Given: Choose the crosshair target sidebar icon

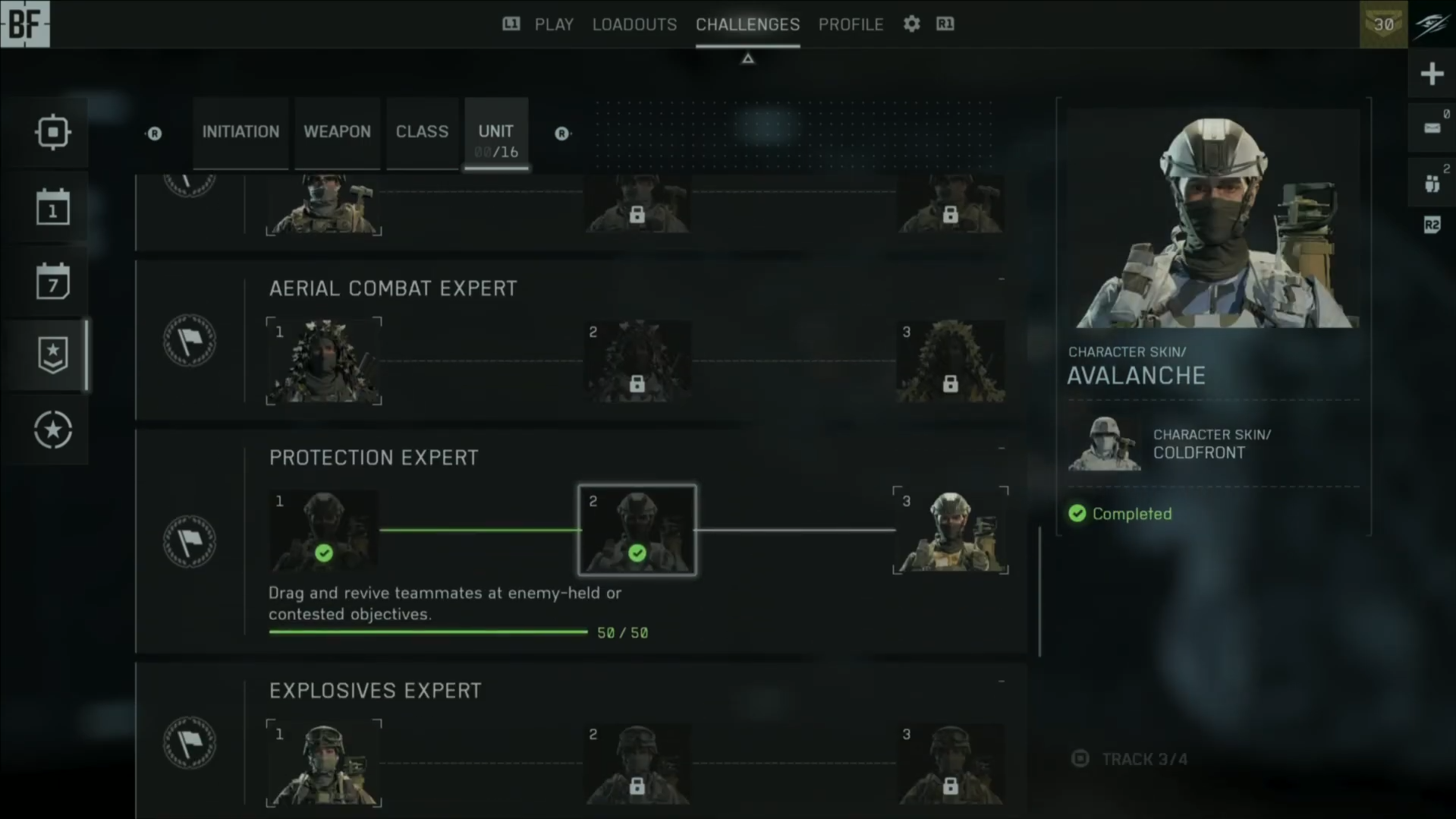Looking at the screenshot, I should pyautogui.click(x=52, y=132).
